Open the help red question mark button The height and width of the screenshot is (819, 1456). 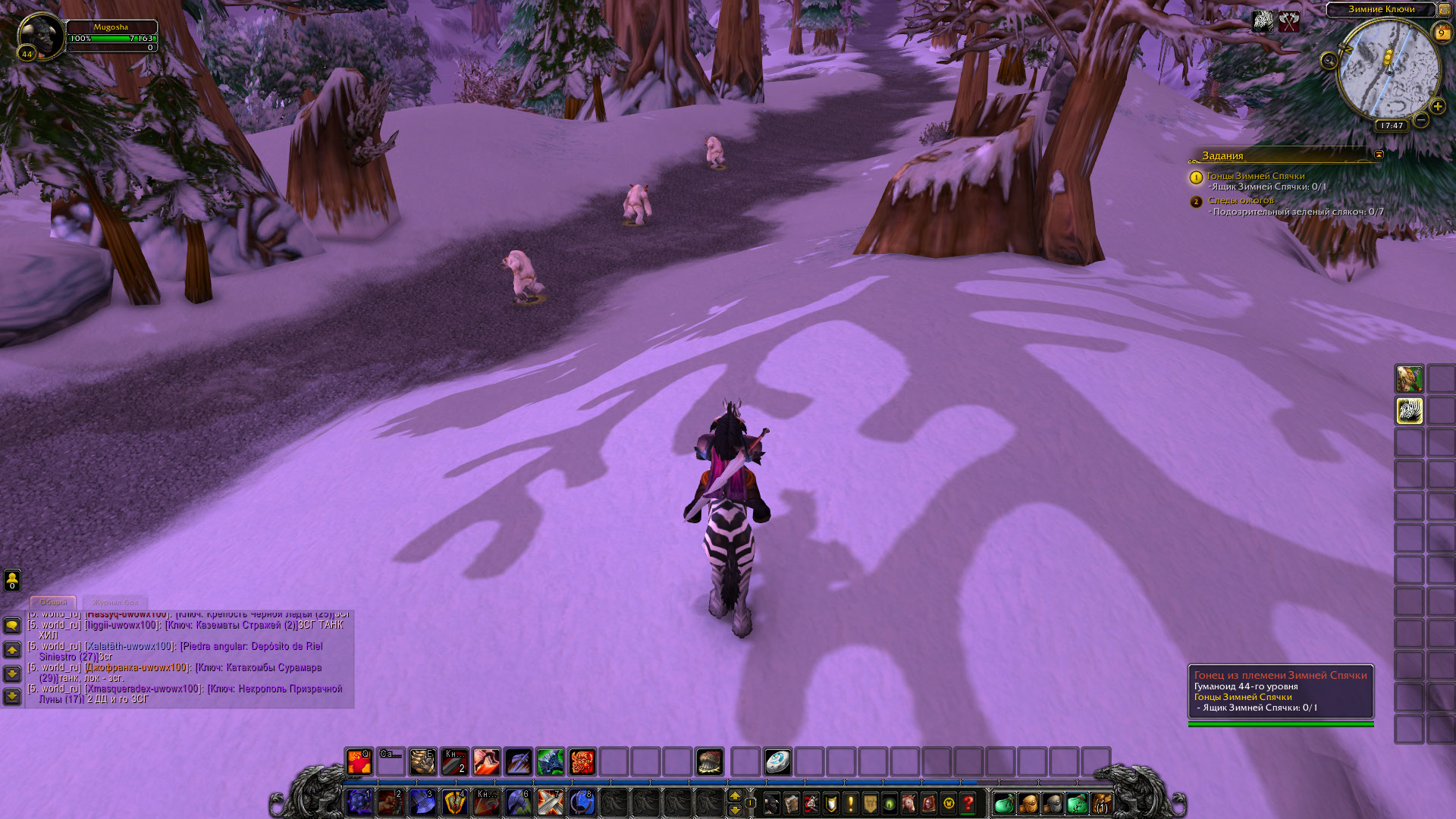click(x=968, y=802)
